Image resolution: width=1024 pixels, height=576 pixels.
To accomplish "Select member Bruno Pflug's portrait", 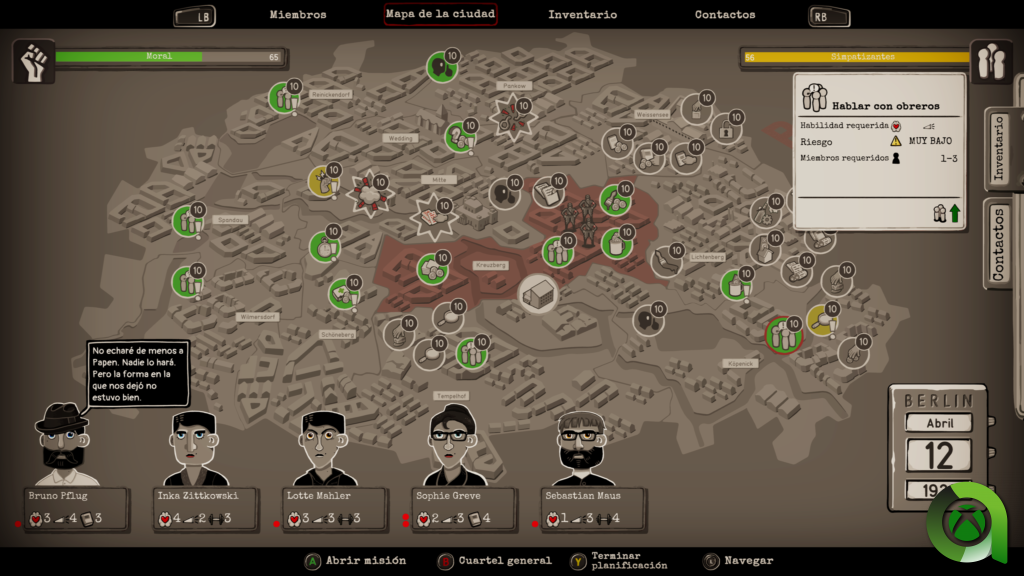I will click(x=62, y=440).
